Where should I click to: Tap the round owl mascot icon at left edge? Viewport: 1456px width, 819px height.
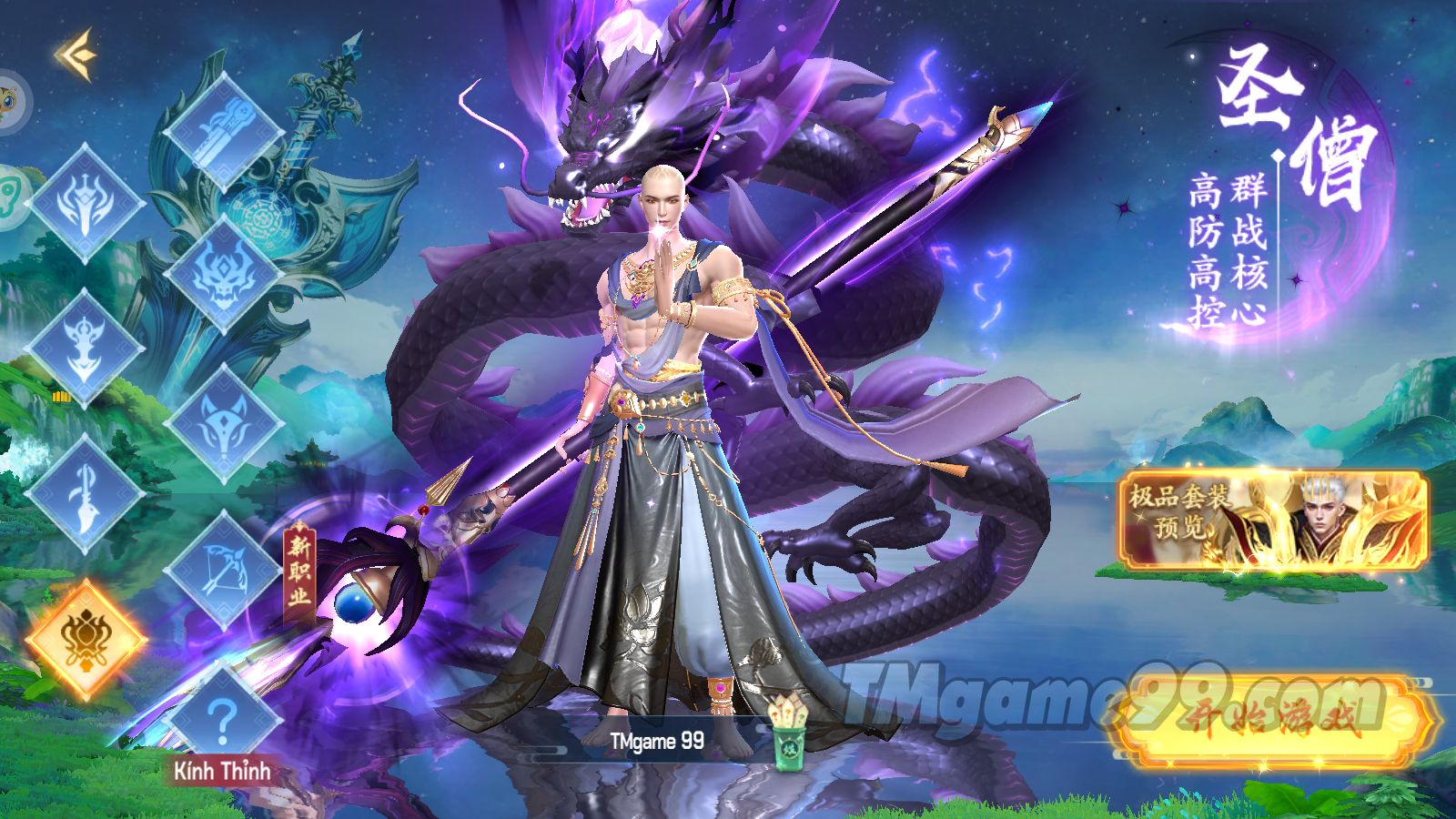[x=11, y=98]
